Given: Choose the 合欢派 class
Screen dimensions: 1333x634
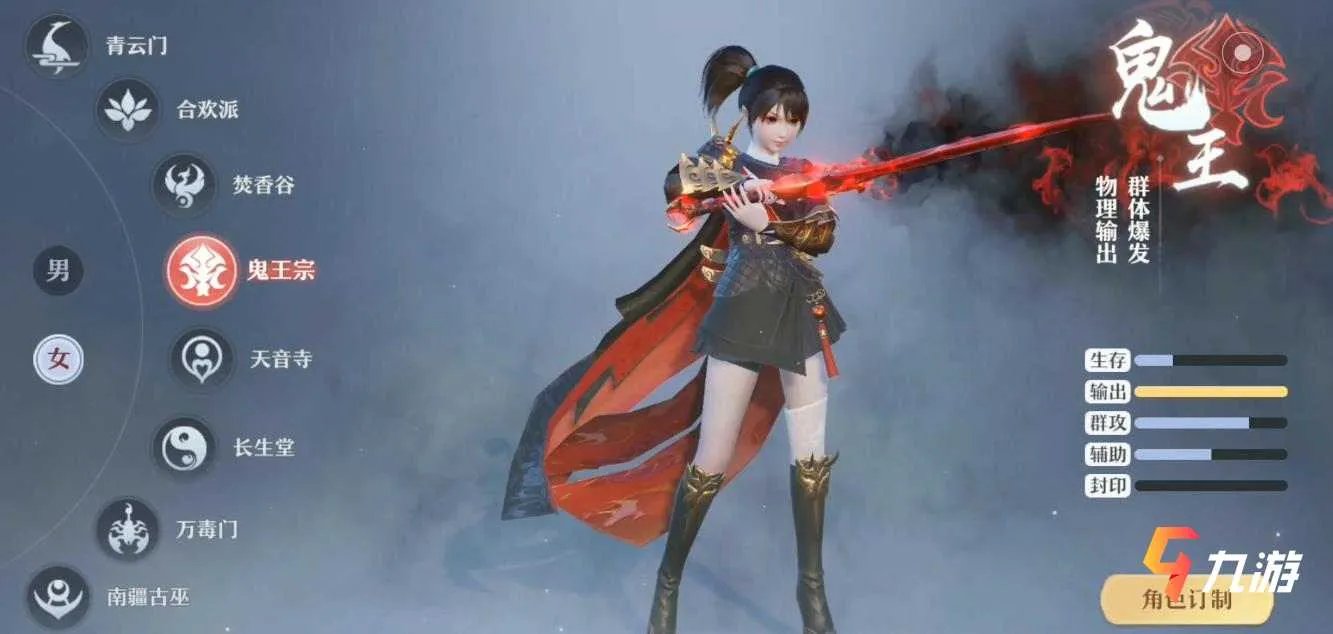Looking at the screenshot, I should coord(128,109).
